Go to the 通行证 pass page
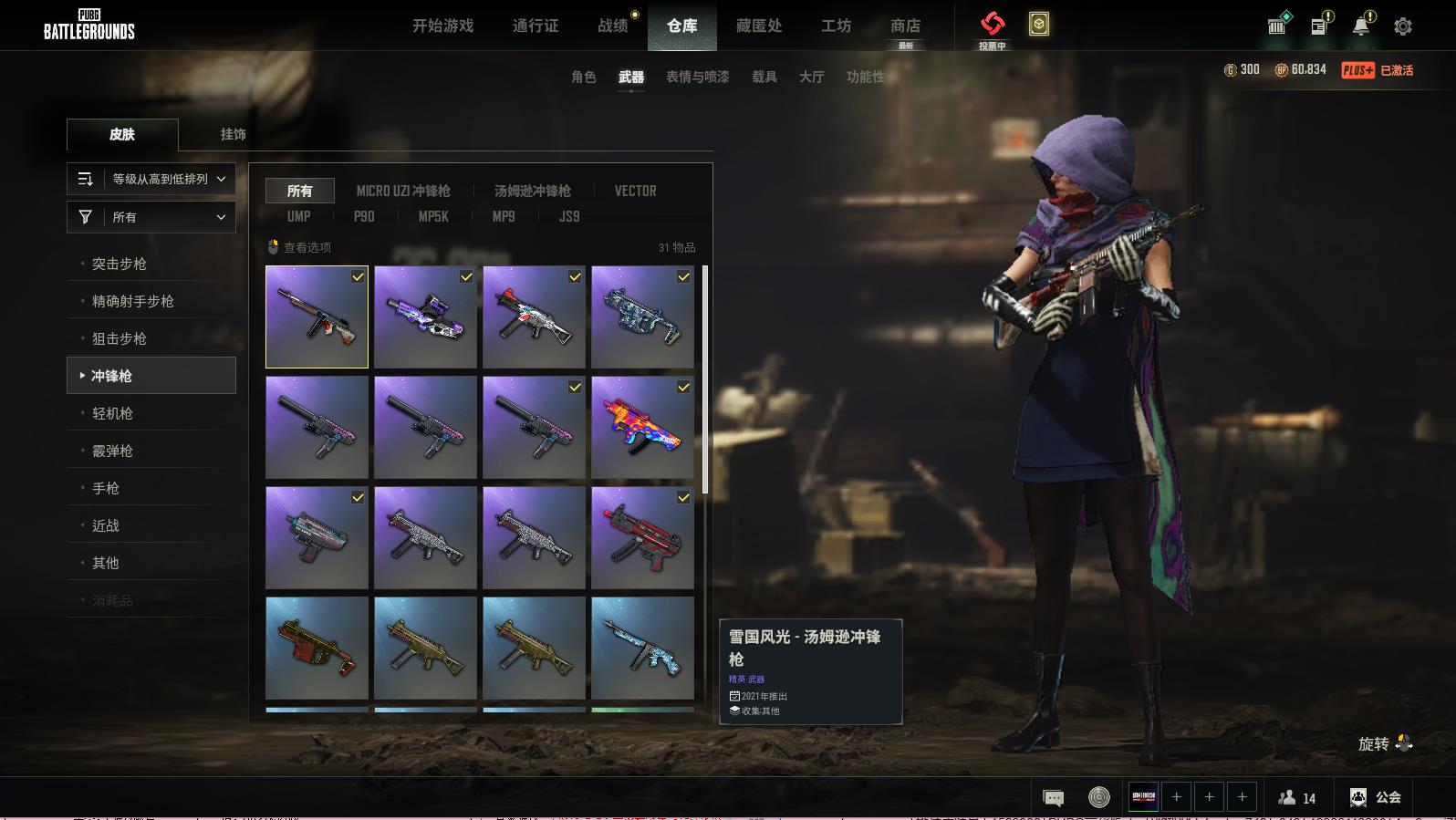 coord(536,26)
